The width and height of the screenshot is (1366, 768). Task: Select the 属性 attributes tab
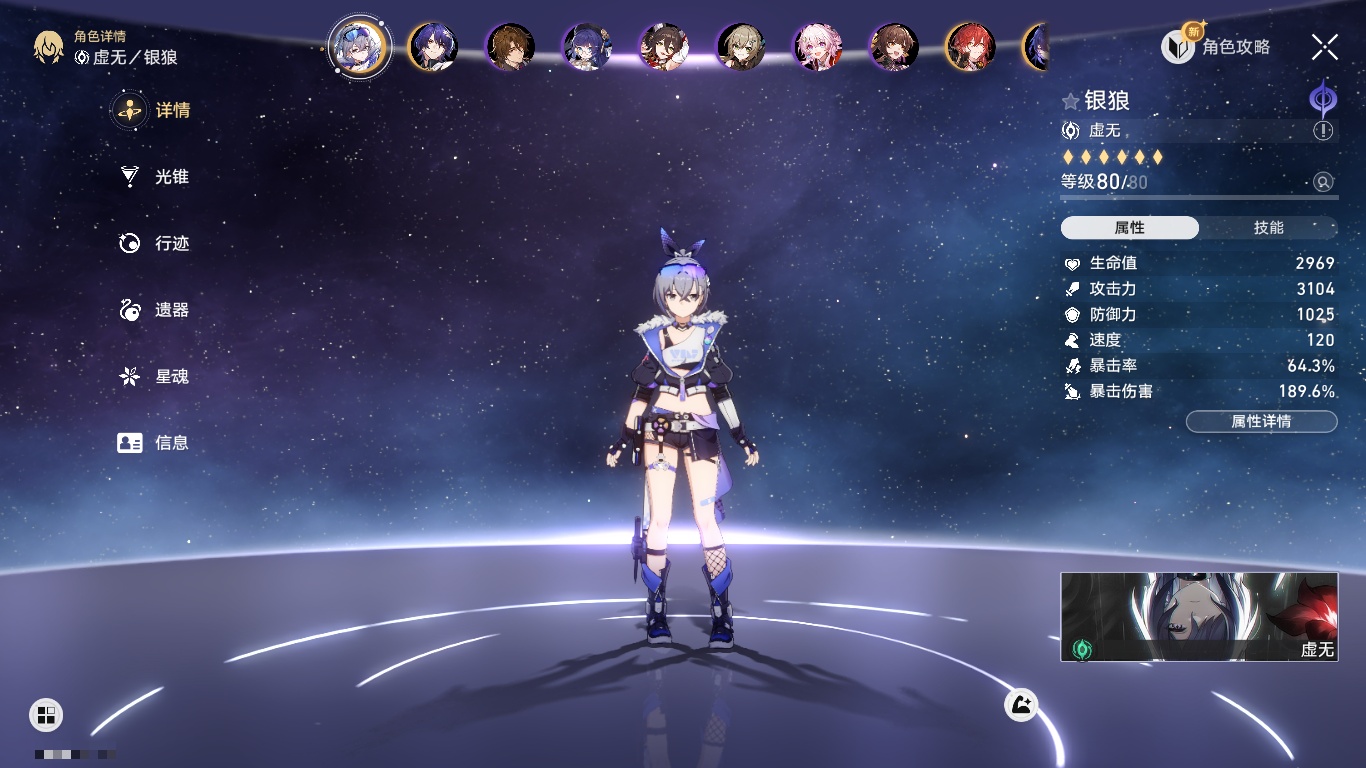coord(1130,228)
